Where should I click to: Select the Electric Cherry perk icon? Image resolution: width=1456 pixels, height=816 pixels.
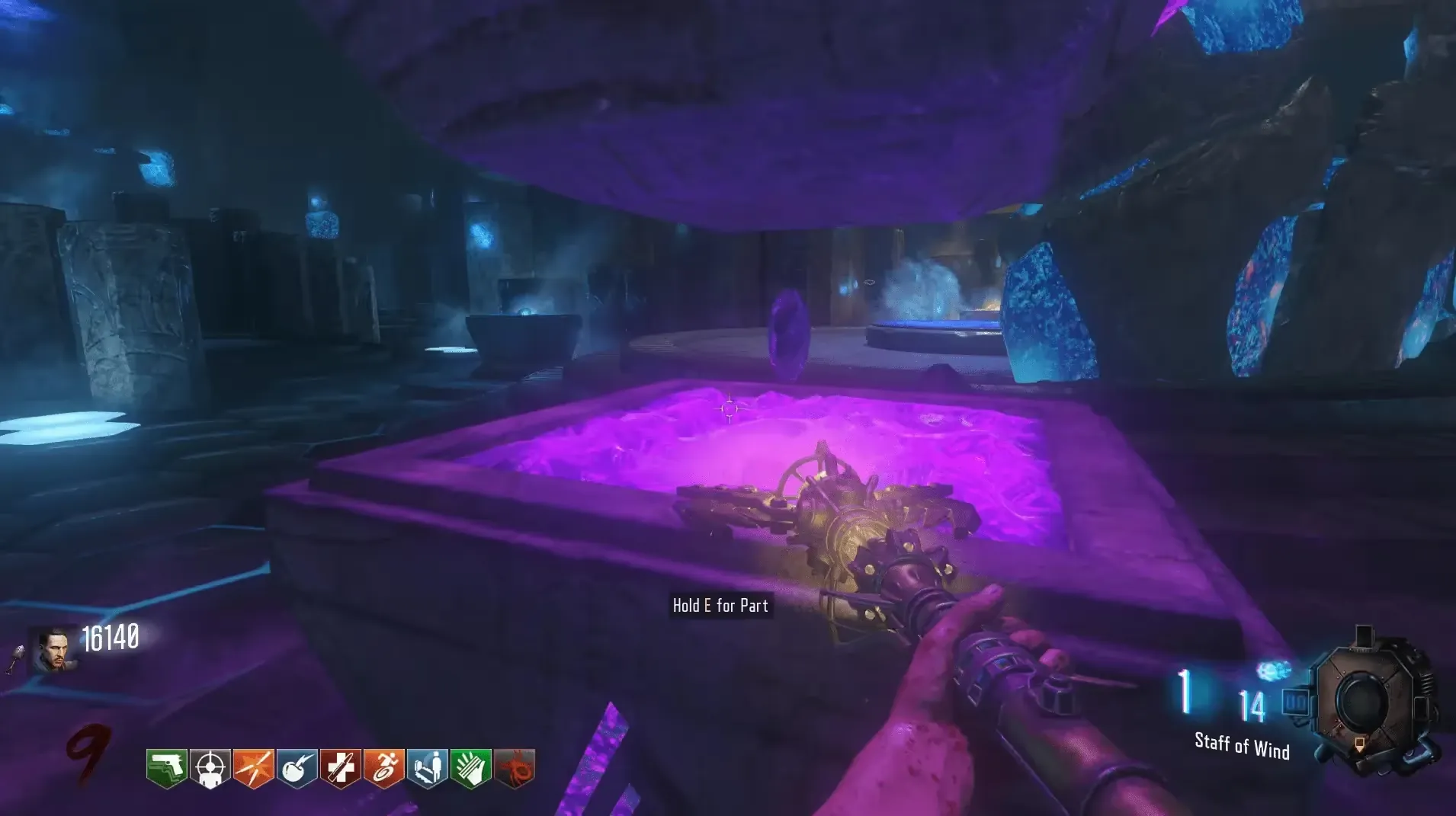click(x=297, y=768)
